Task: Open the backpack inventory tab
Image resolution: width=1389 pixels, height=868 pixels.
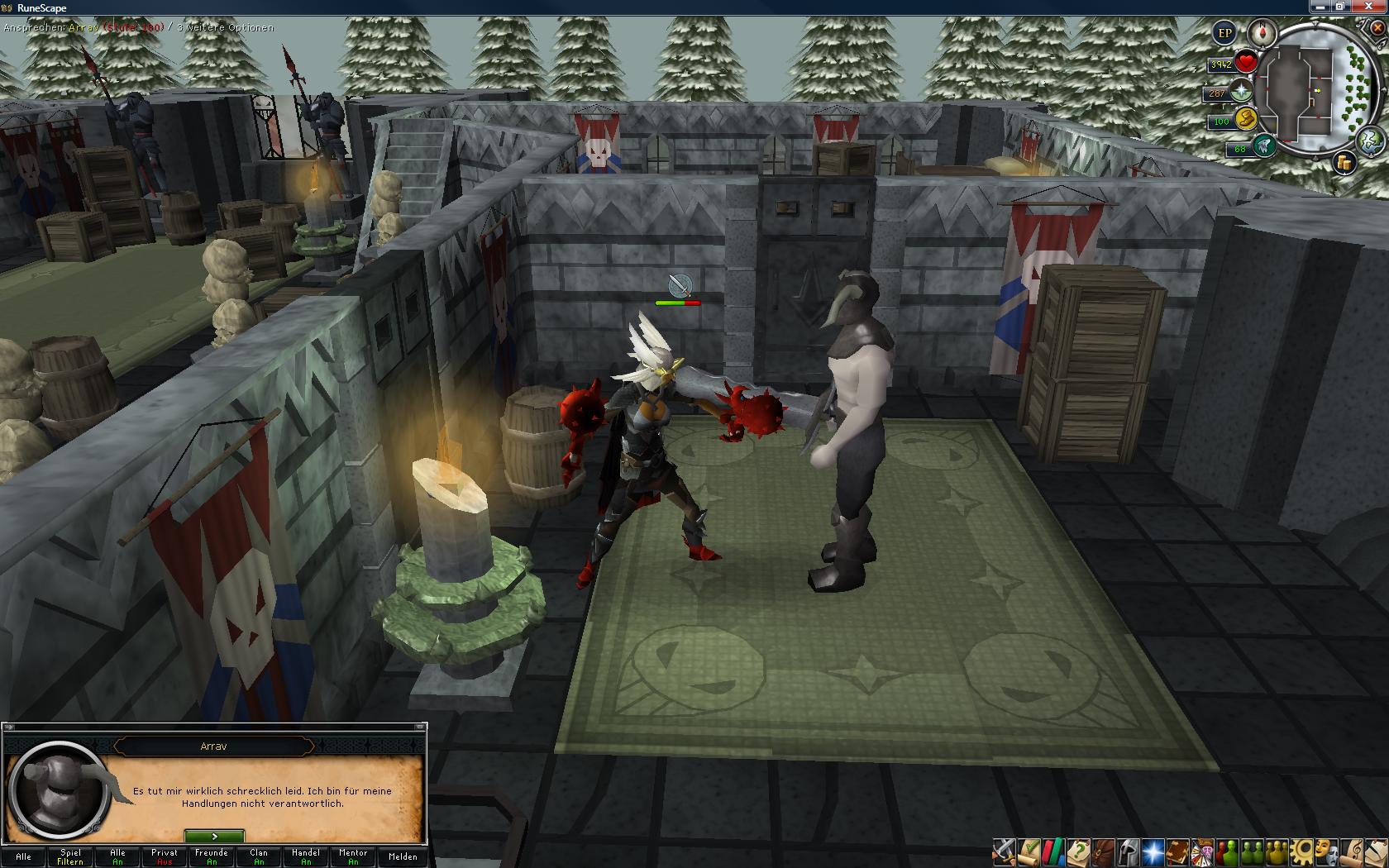Action: pyautogui.click(x=1102, y=851)
